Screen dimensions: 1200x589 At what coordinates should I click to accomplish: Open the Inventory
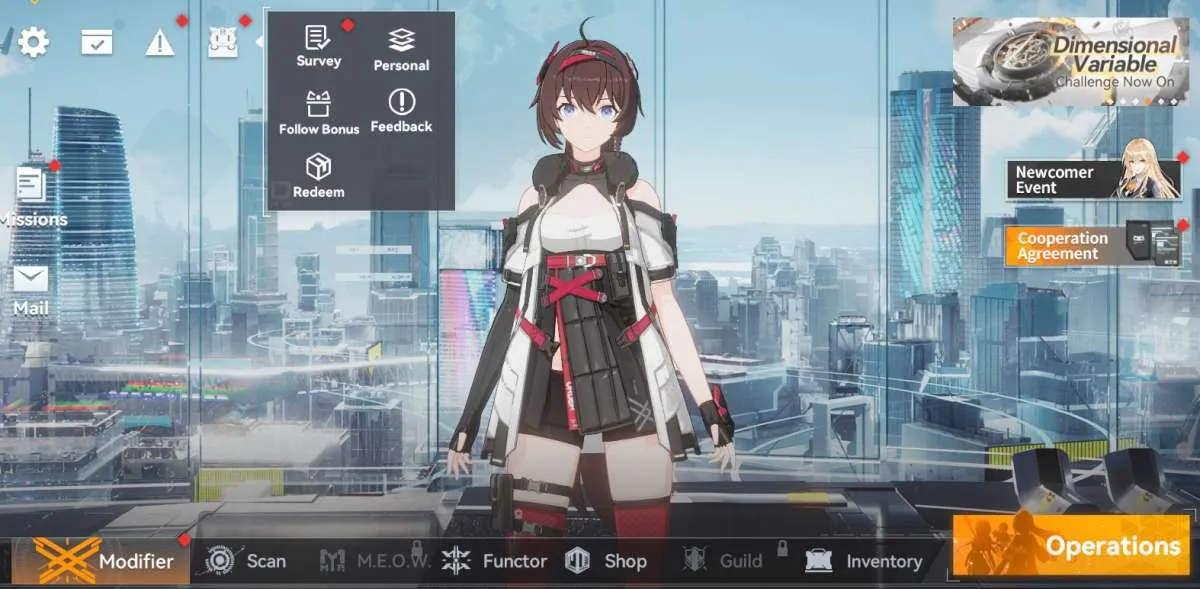[865, 561]
